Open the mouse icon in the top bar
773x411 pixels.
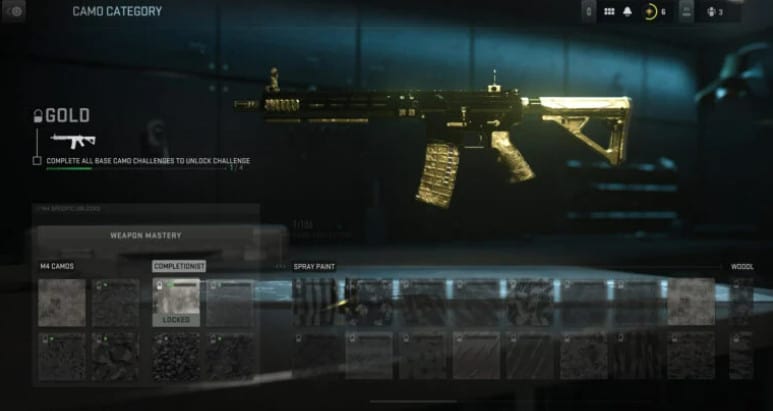click(591, 11)
